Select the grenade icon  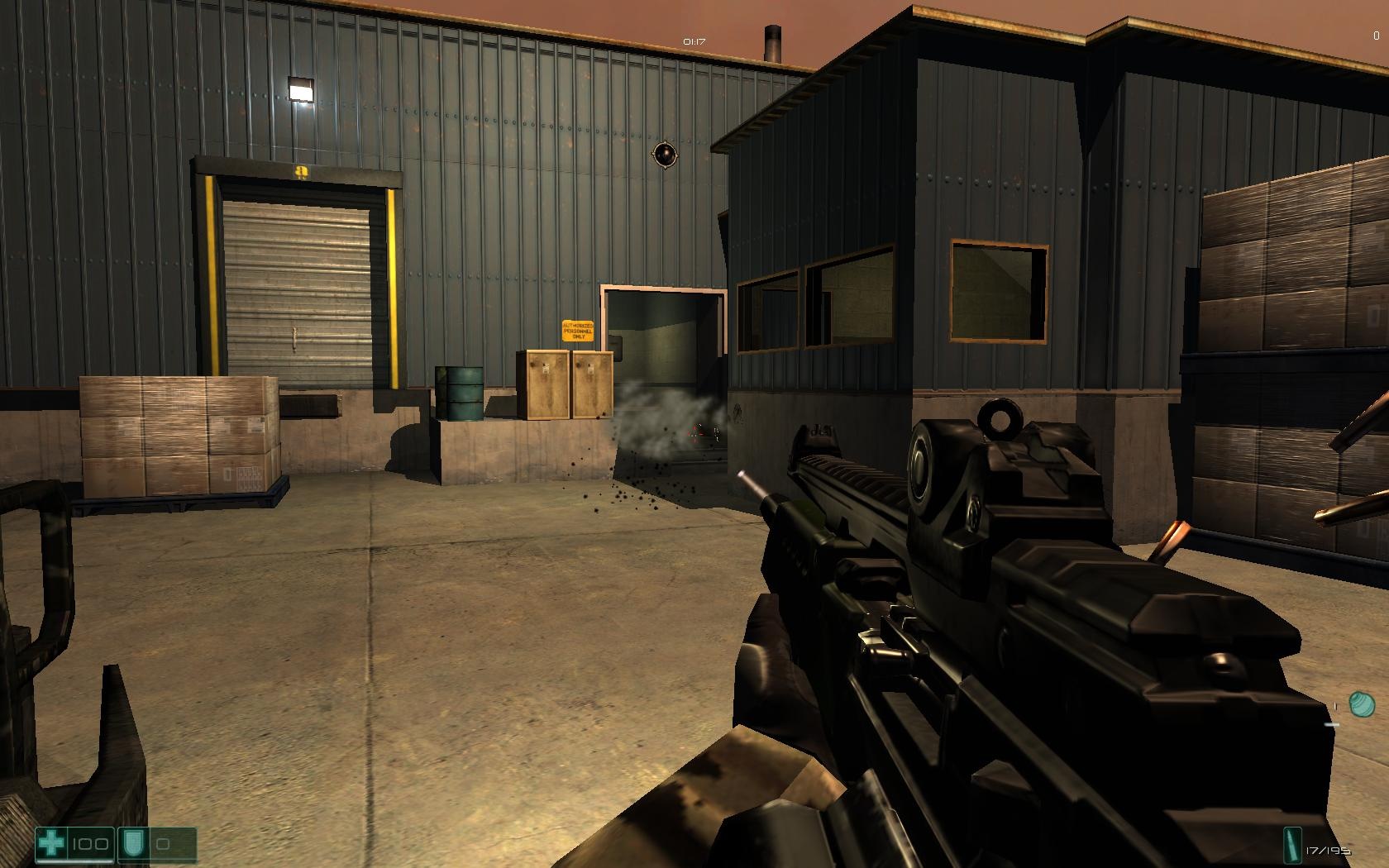coord(1362,705)
